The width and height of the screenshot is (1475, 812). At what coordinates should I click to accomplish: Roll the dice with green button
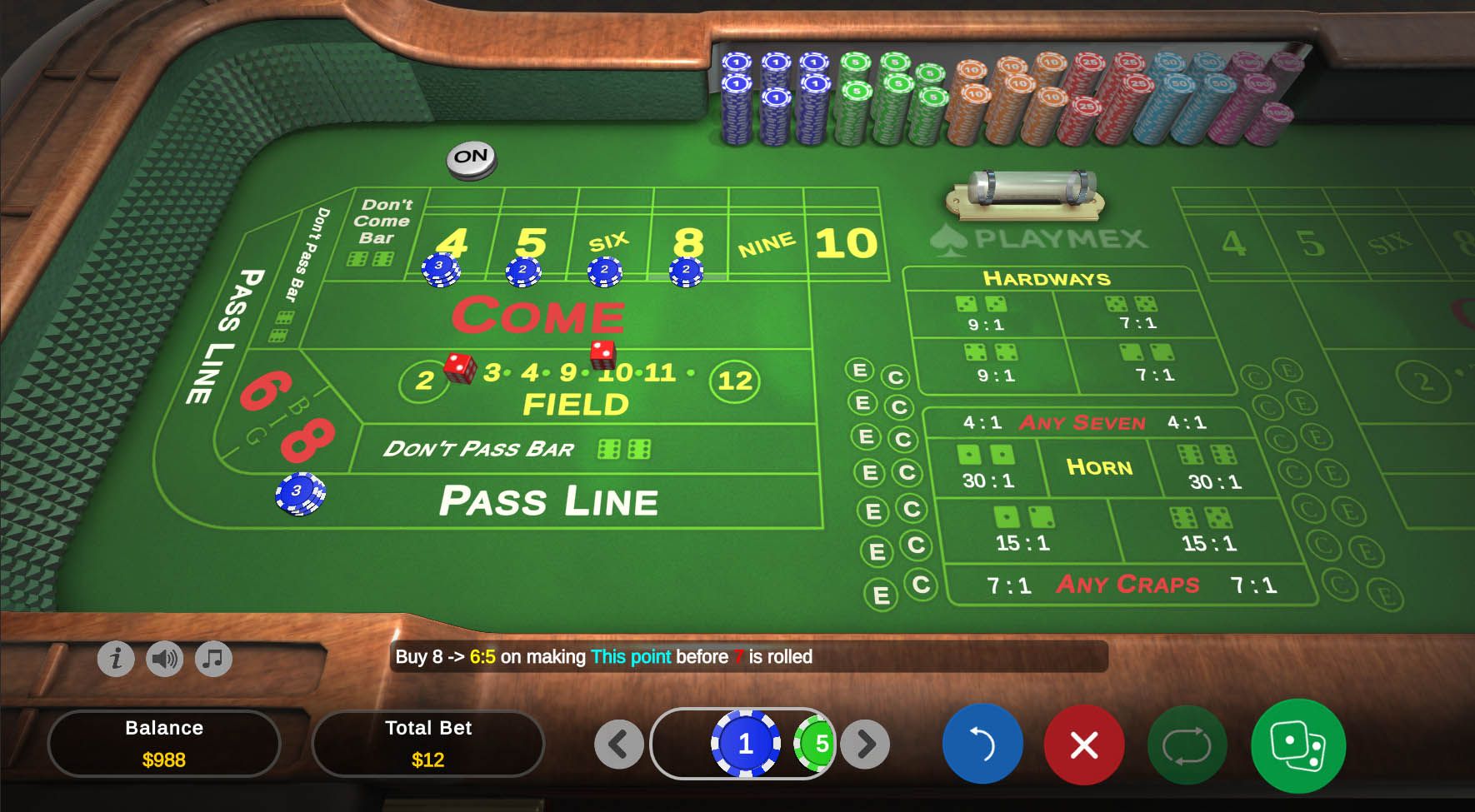(1297, 744)
